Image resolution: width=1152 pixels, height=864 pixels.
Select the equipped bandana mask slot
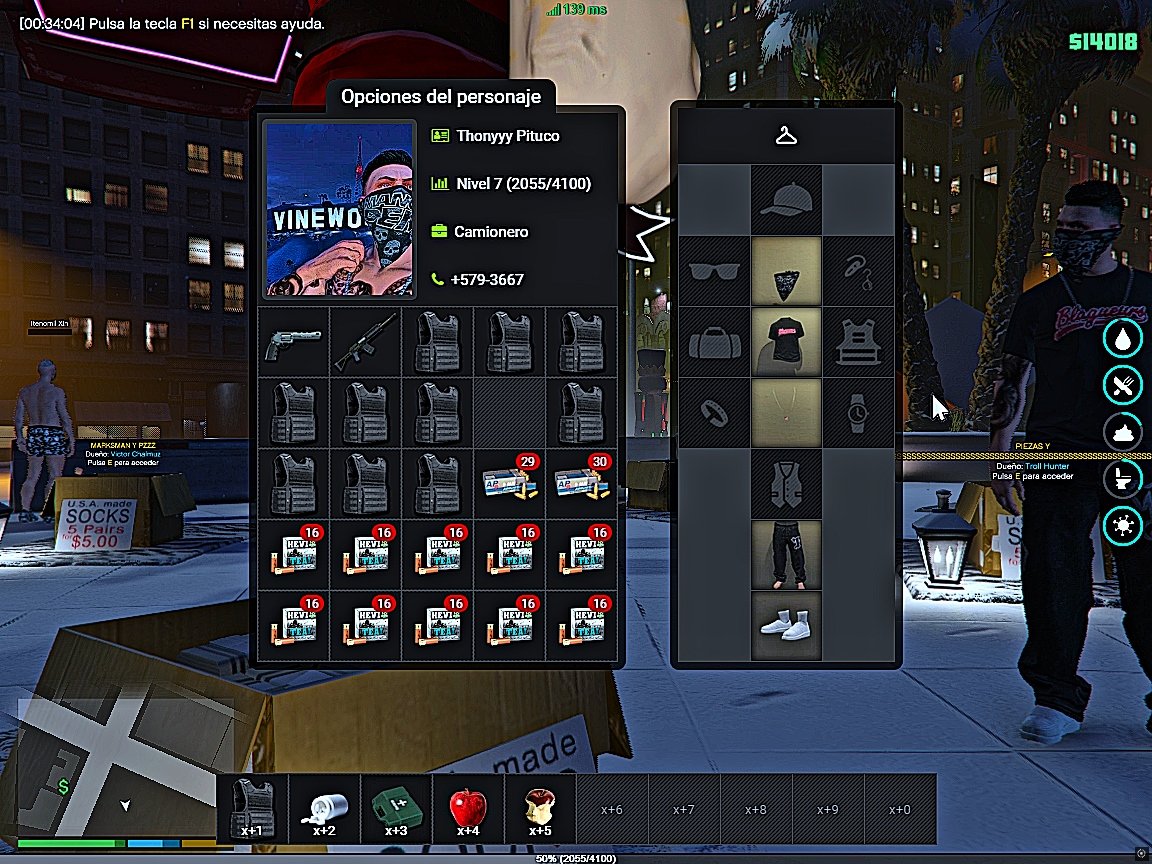tap(786, 271)
